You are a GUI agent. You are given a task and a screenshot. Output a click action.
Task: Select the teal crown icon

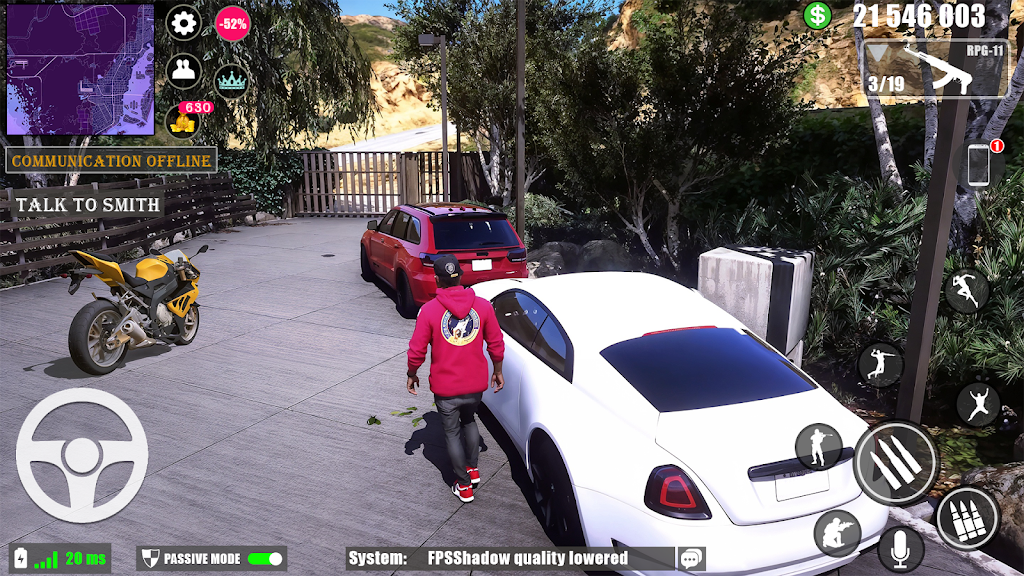(x=232, y=81)
